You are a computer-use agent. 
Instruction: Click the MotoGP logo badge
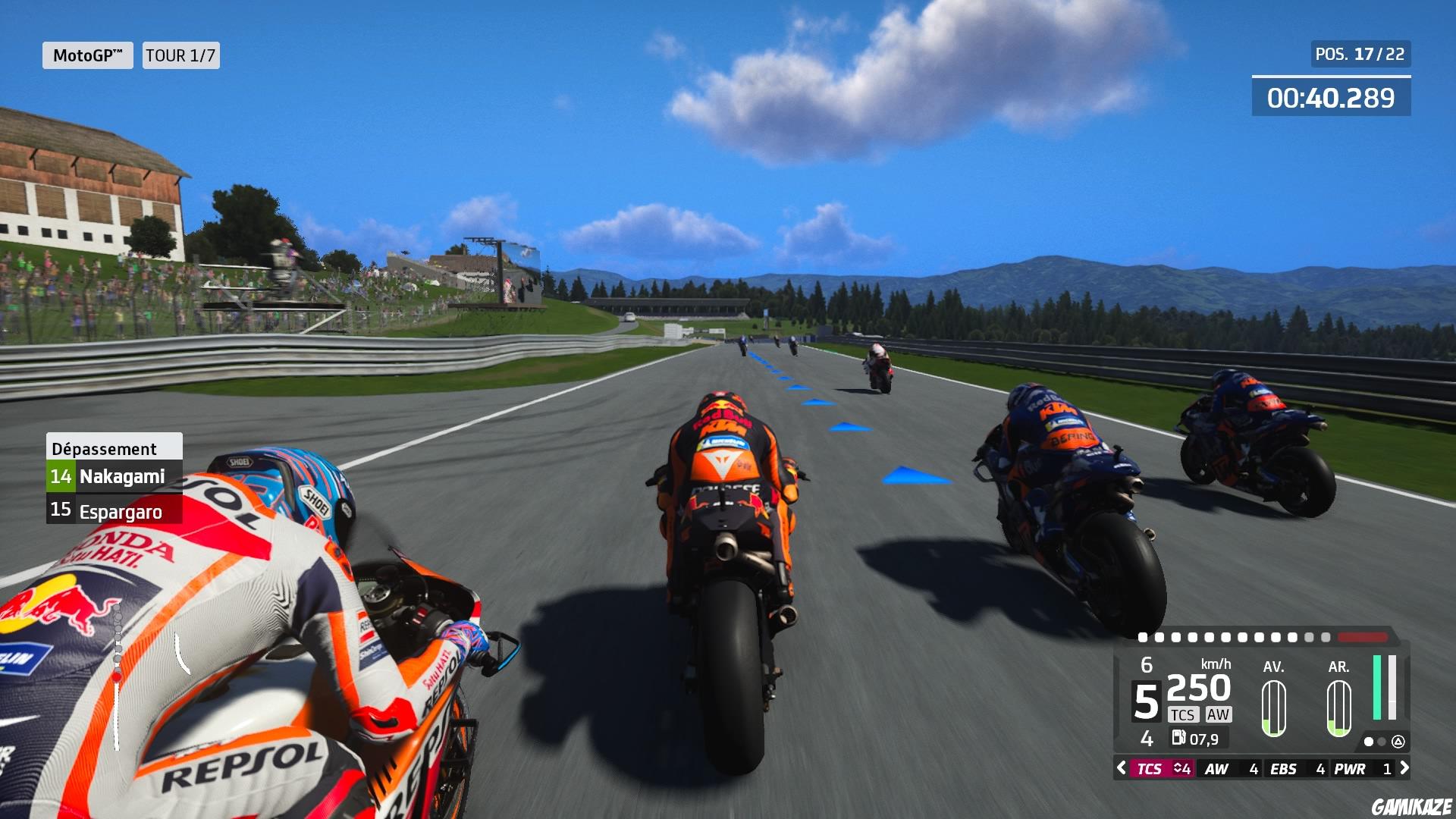point(89,55)
